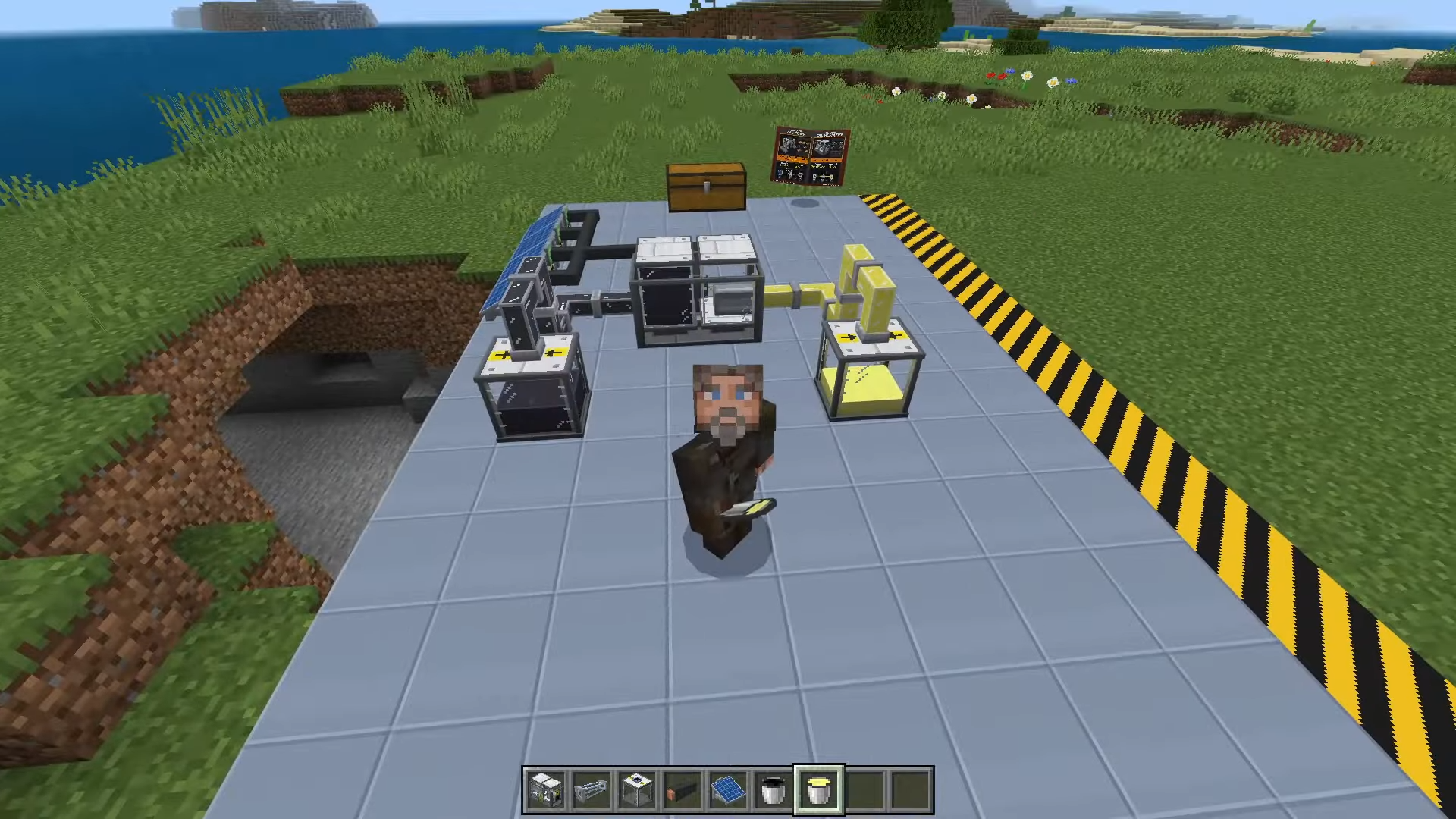Open the wooden chest on the platform
Image resolution: width=1456 pixels, height=819 pixels.
705,186
